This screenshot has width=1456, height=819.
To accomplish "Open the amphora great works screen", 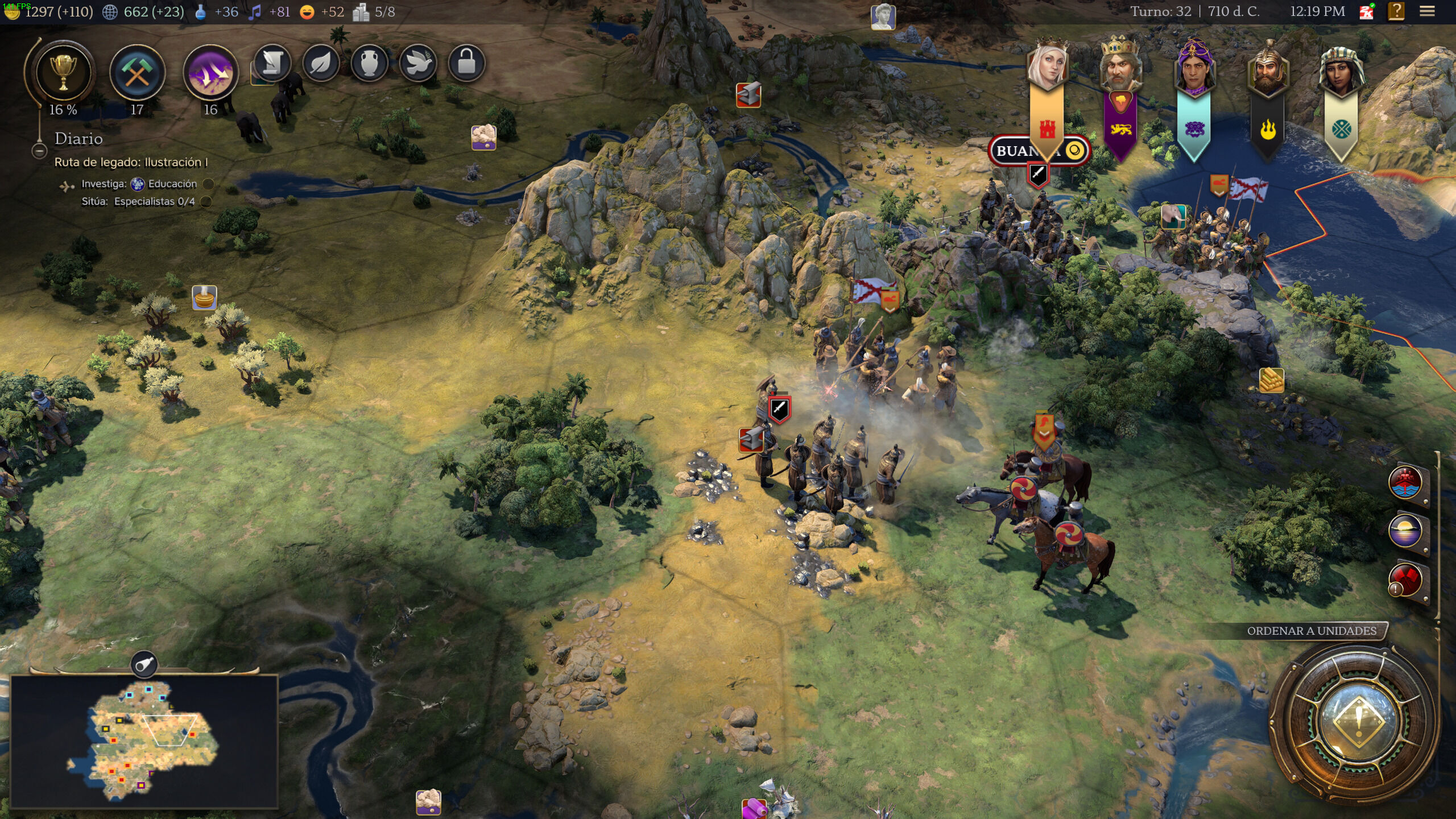I will point(369,63).
